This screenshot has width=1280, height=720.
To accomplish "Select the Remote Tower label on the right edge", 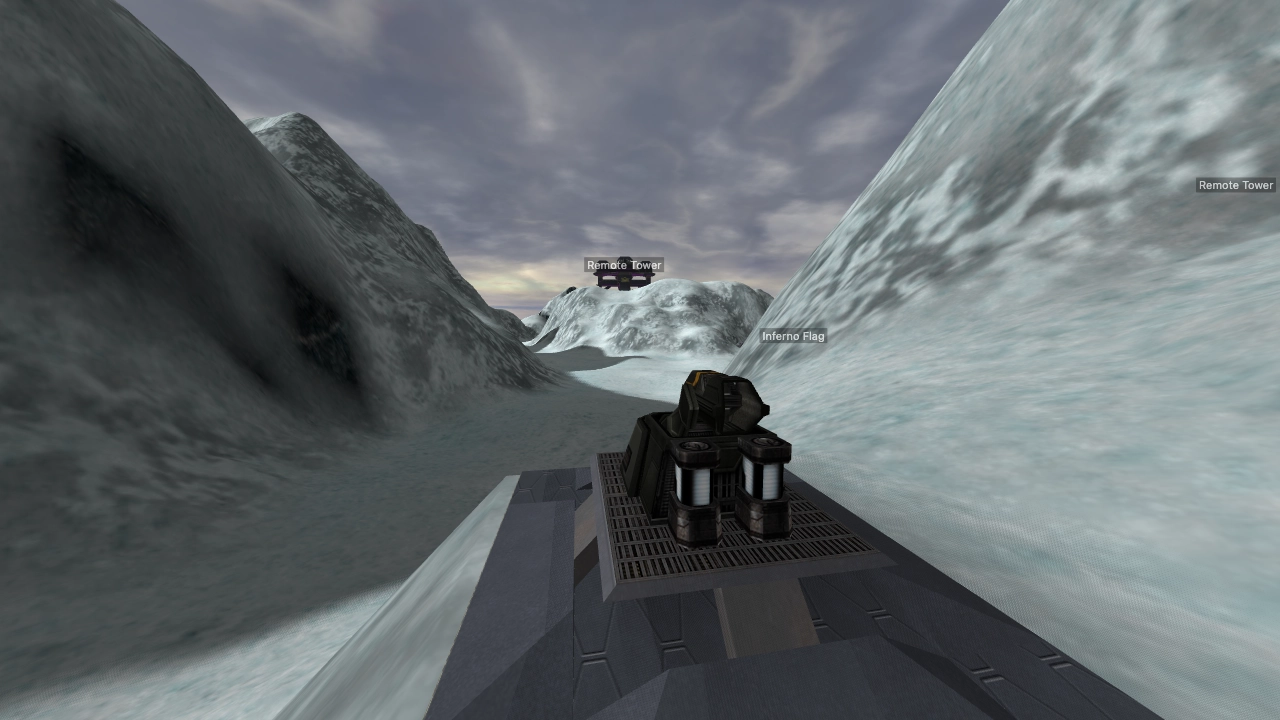I will (1236, 185).
